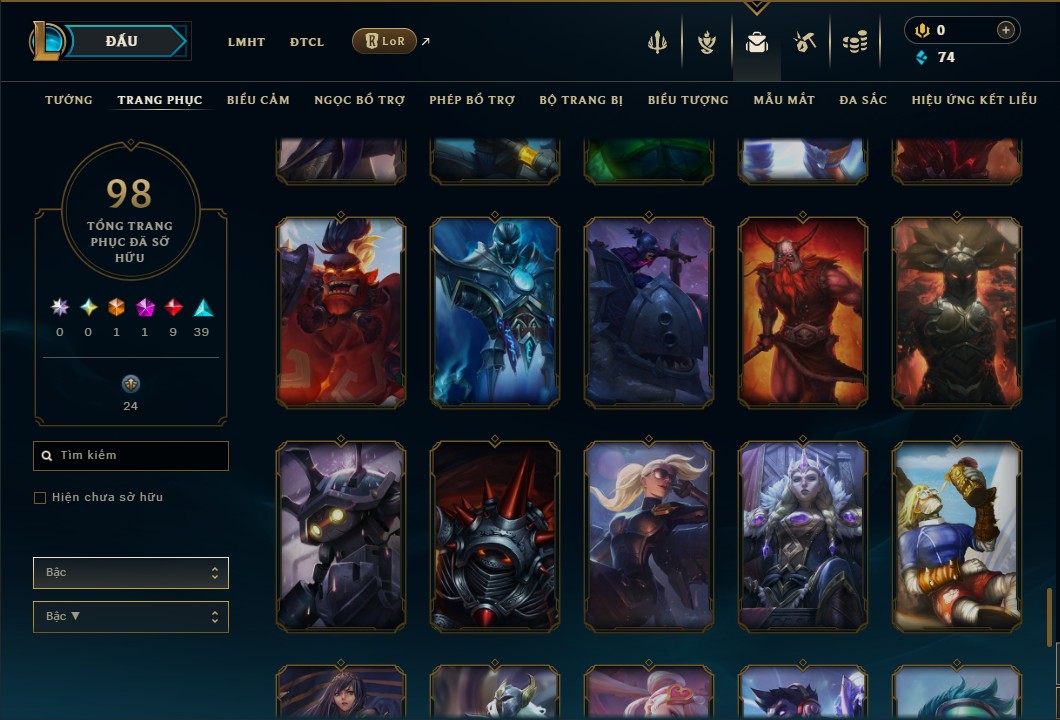Open the Bậc ▼ sort dropdown
Screen dimensions: 1060x720
[131, 617]
